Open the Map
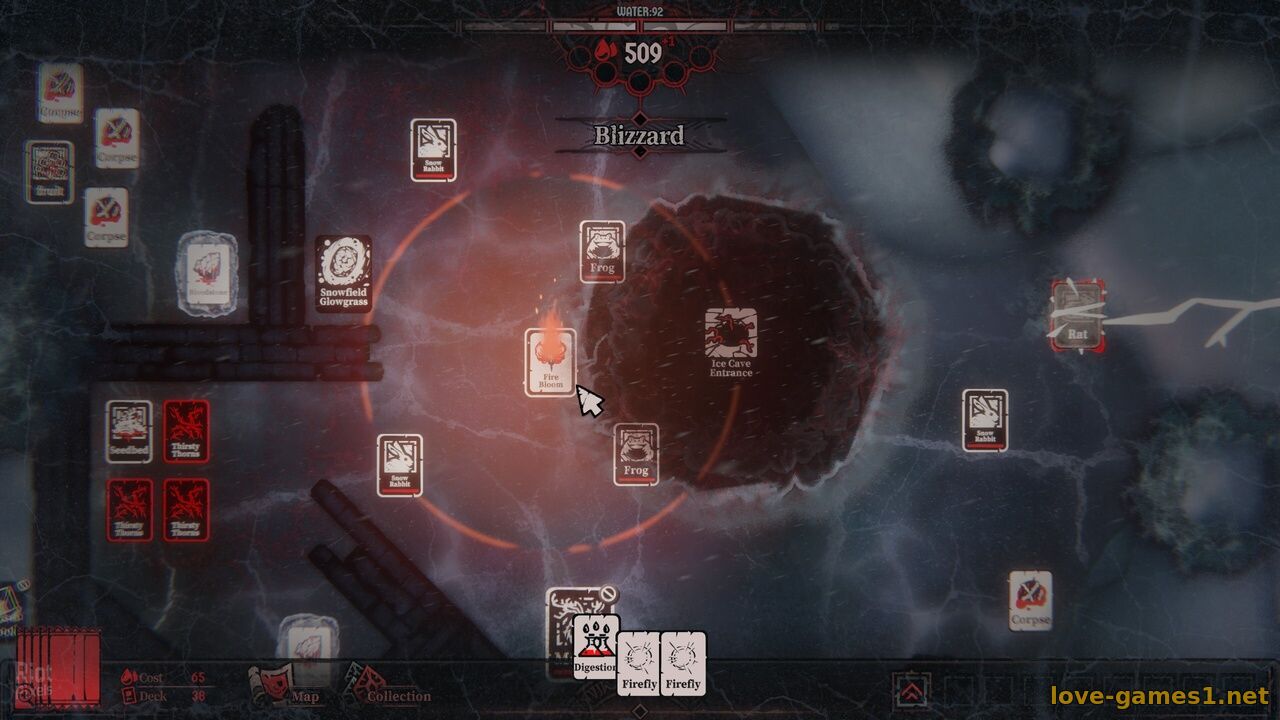This screenshot has width=1280, height=720. click(x=283, y=688)
